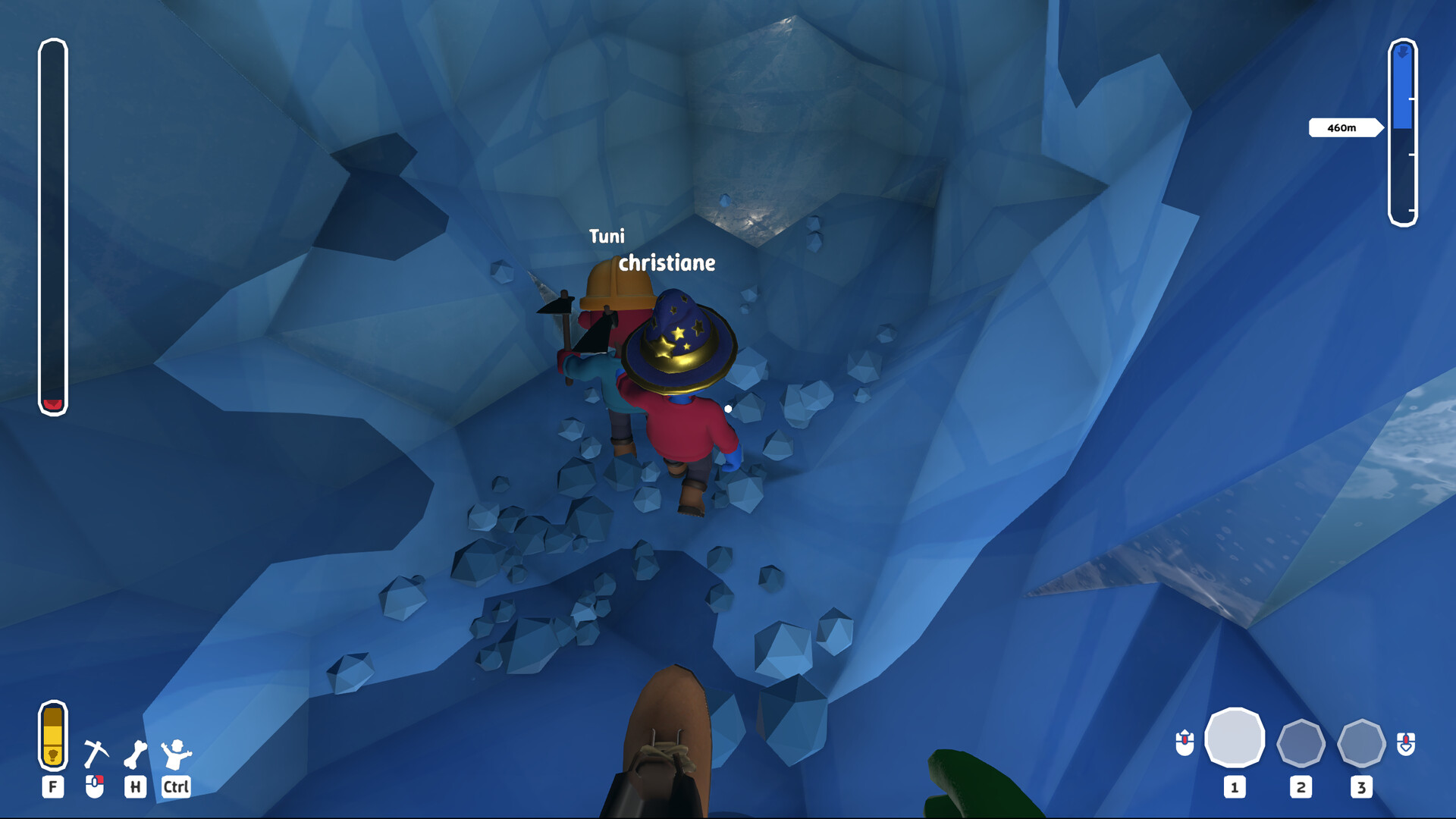Image resolution: width=1456 pixels, height=819 pixels.
Task: Click the altitude marker flag icon
Action: click(x=1402, y=52)
